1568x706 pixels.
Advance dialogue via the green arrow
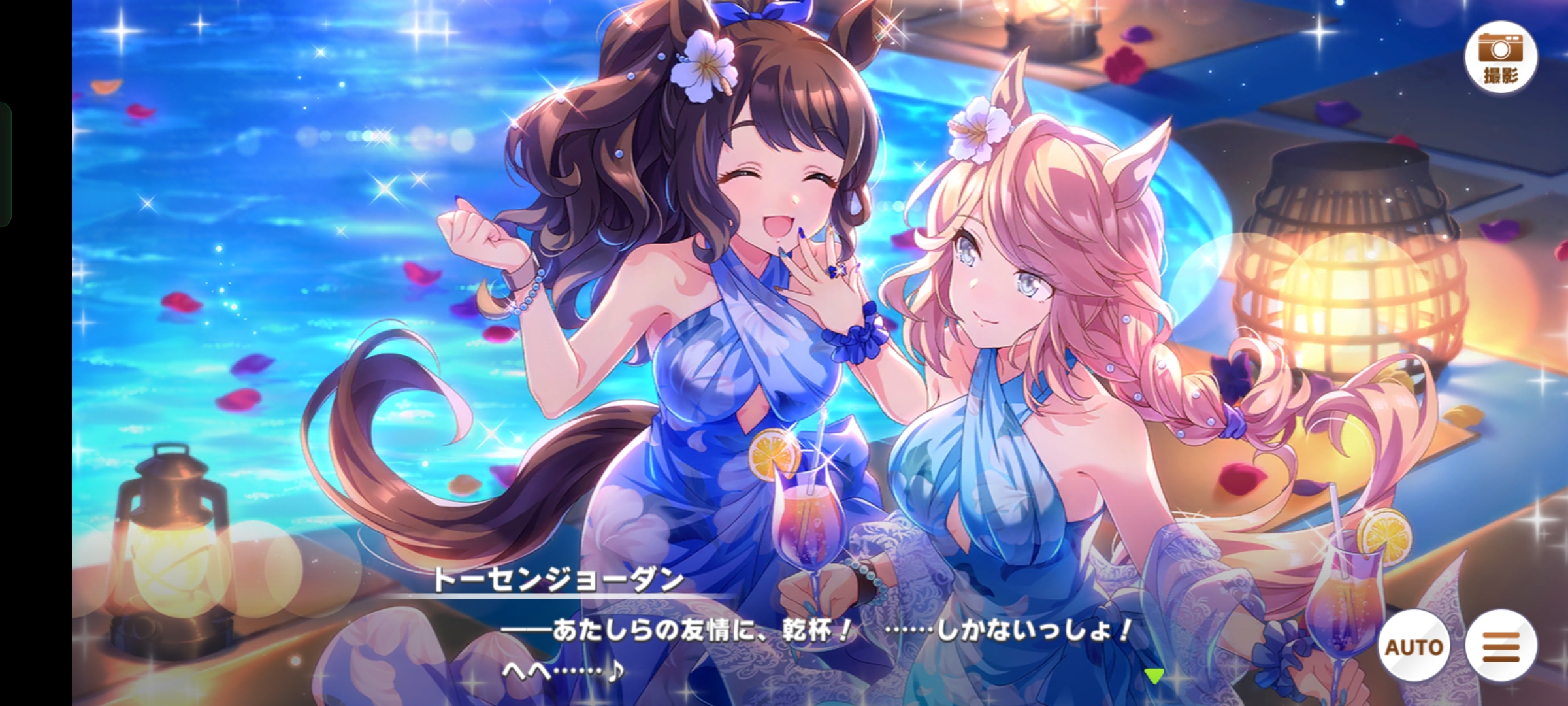coord(1154,676)
